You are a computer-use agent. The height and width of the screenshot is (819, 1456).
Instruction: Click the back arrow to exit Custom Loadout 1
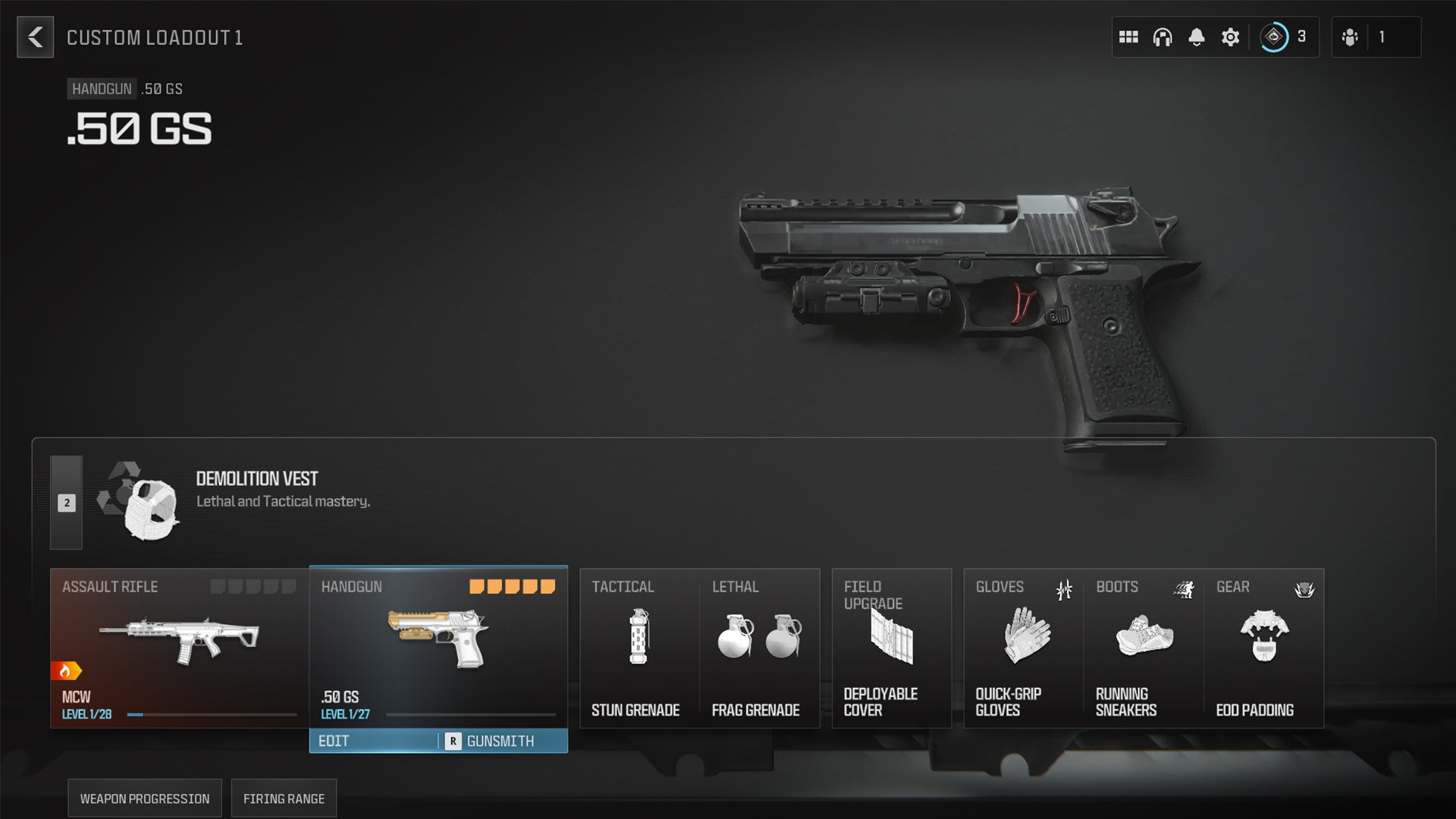pos(35,37)
